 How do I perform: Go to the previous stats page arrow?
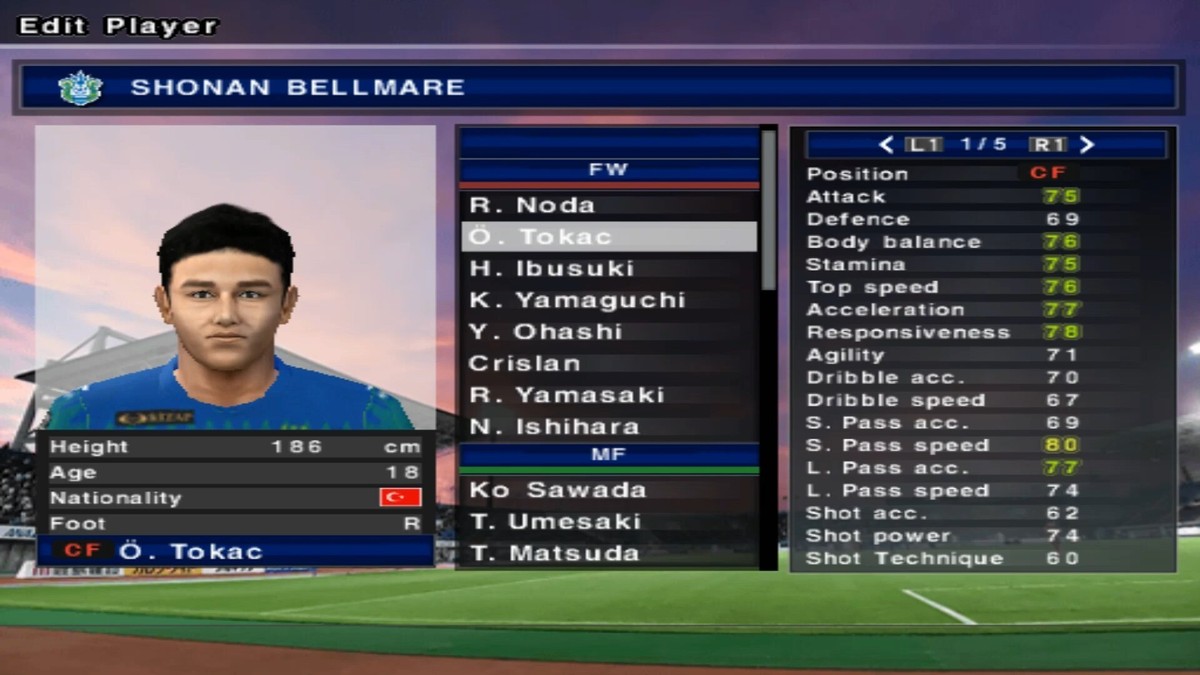[x=886, y=145]
